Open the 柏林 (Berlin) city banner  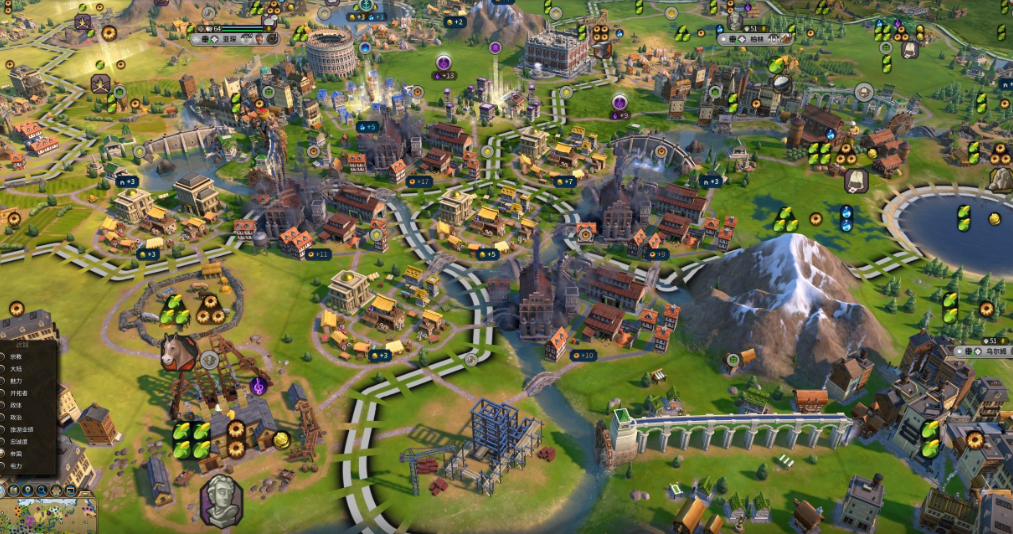758,39
